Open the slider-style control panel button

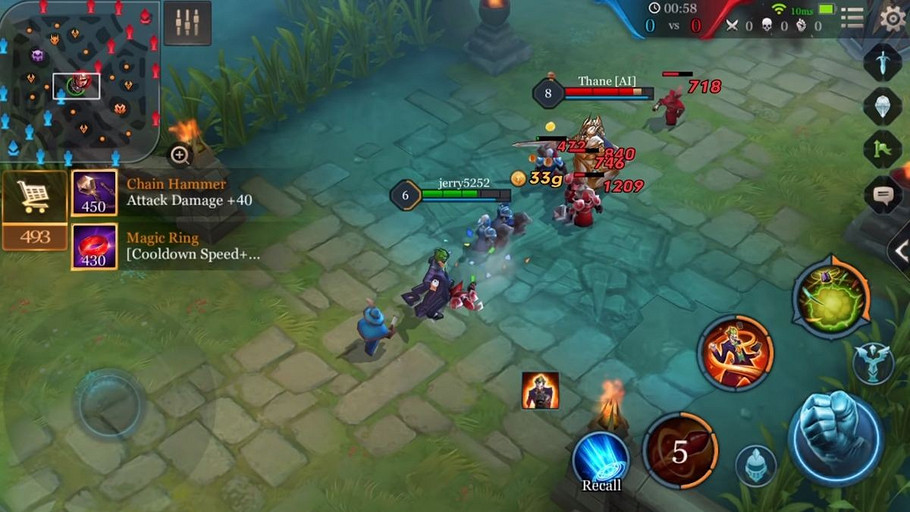click(x=187, y=22)
